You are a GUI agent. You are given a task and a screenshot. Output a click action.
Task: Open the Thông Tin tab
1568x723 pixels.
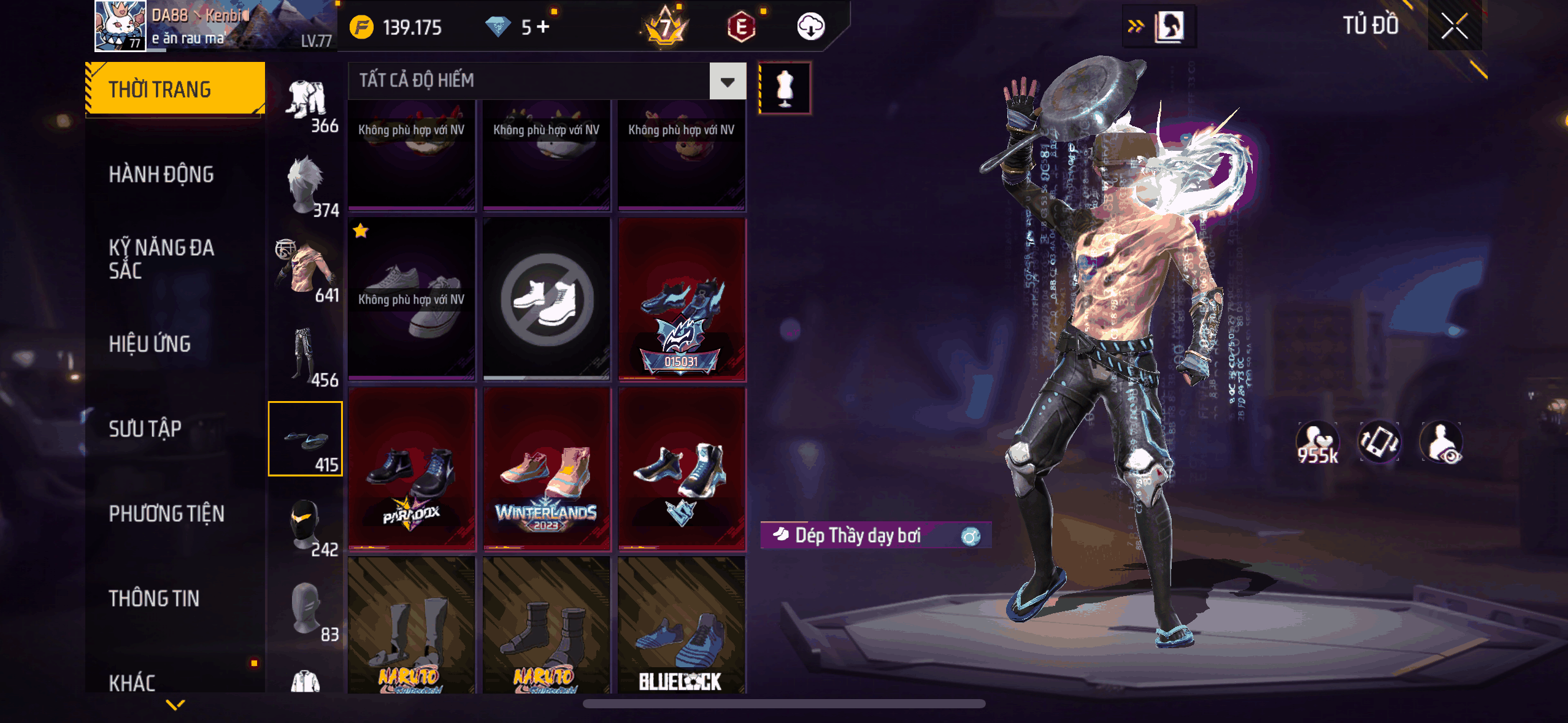(x=154, y=598)
